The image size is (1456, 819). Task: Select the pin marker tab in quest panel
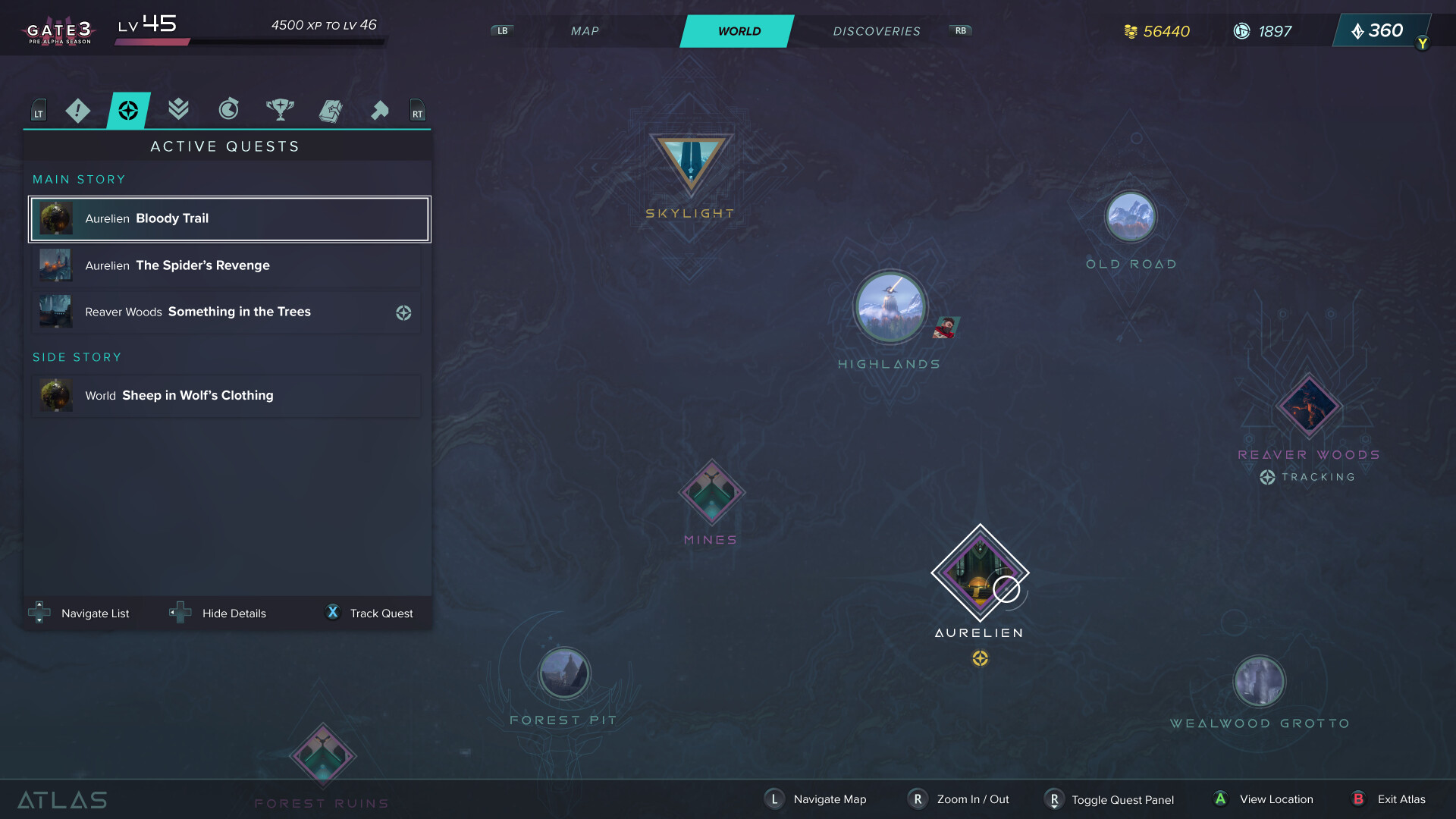(380, 110)
